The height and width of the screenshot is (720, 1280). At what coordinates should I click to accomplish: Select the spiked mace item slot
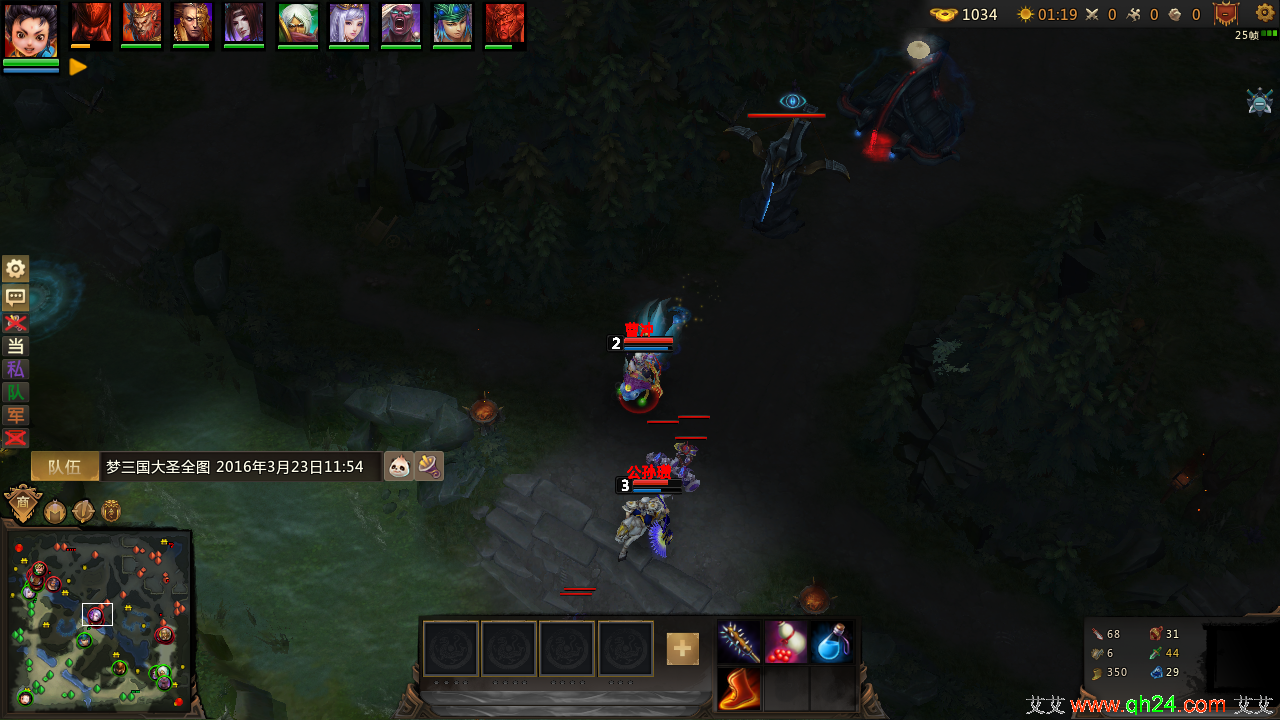739,643
